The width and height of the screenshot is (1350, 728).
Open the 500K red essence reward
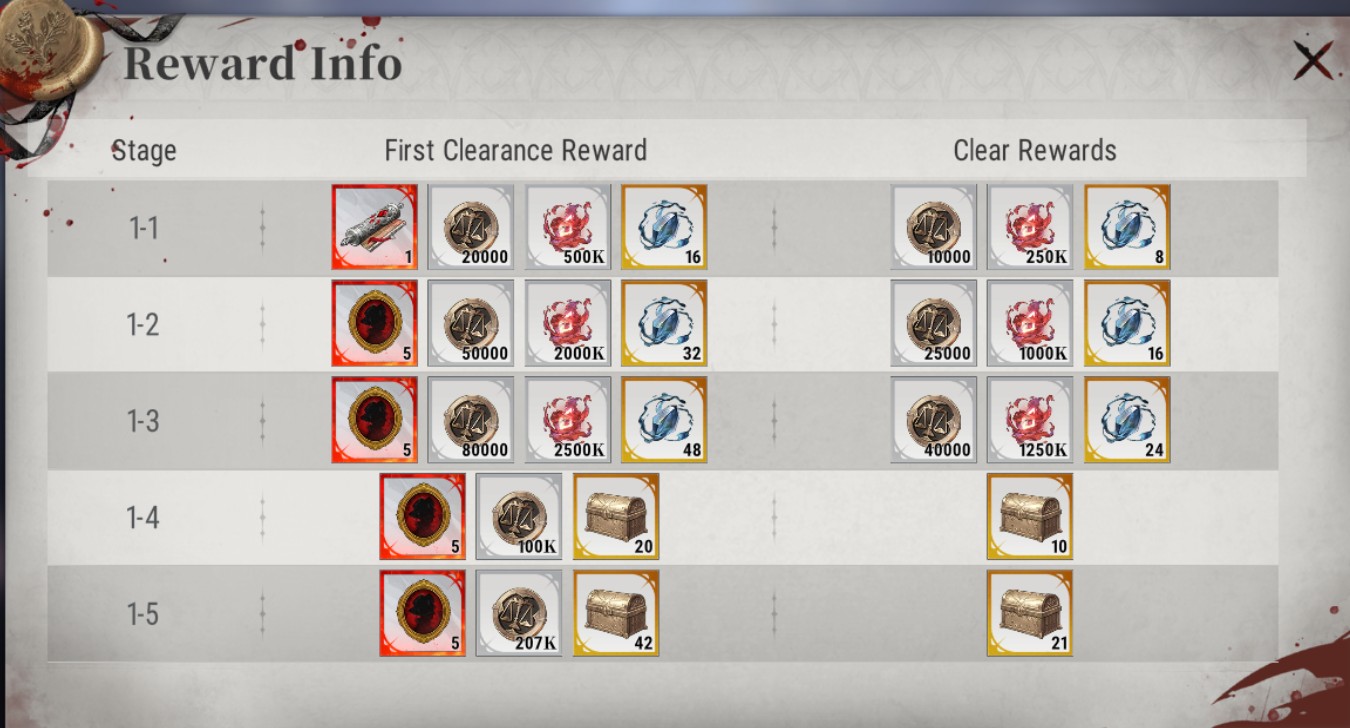tap(567, 227)
